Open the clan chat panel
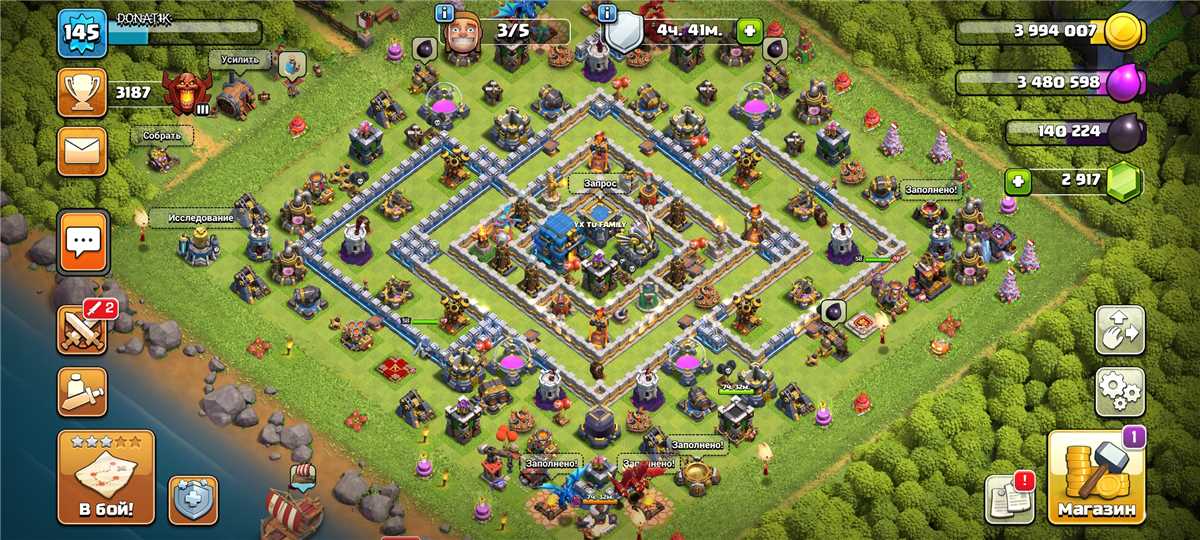The height and width of the screenshot is (540, 1200). (83, 241)
